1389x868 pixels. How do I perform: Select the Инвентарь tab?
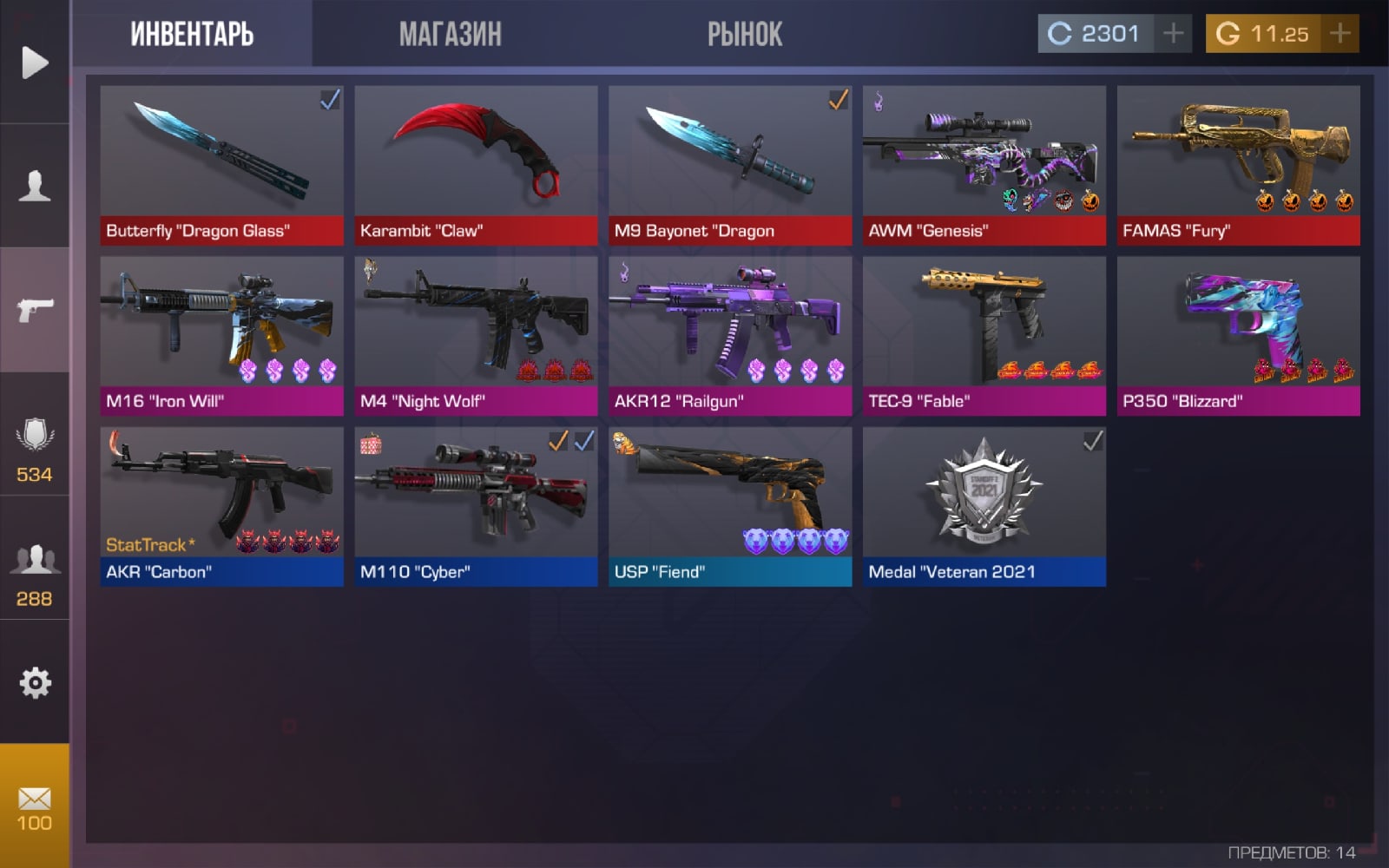[192, 34]
